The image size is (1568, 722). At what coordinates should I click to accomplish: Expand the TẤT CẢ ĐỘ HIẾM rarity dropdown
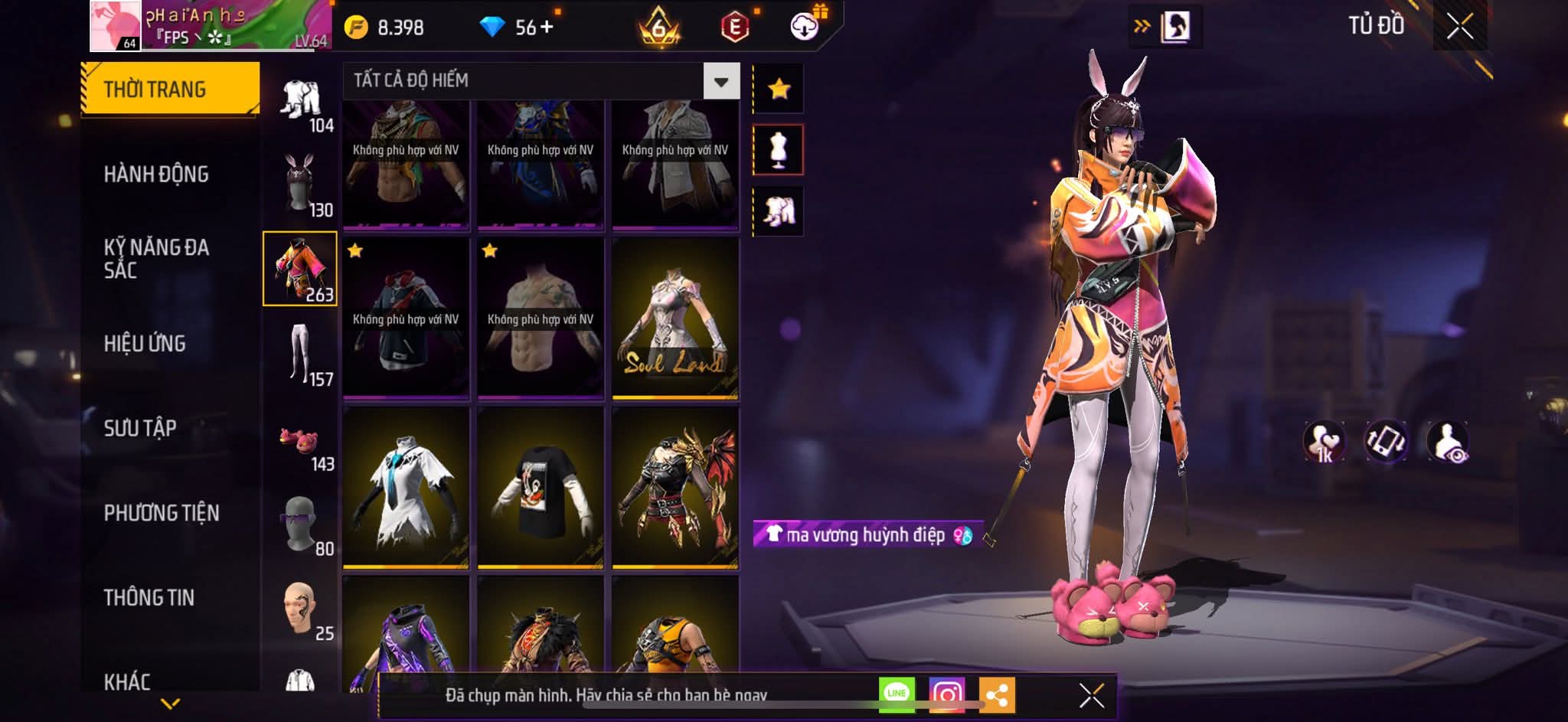coord(721,81)
